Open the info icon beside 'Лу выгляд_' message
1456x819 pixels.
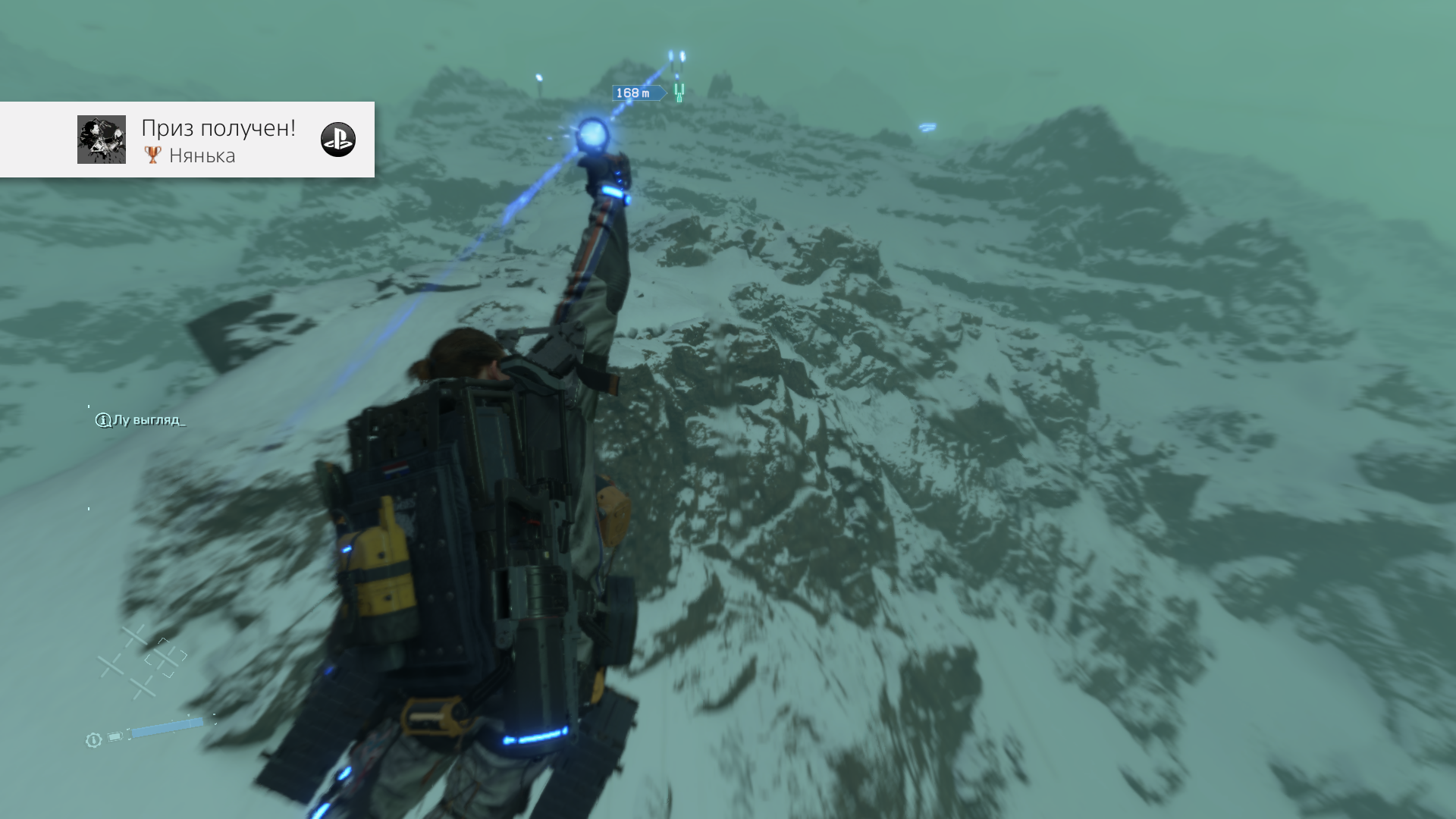(103, 420)
